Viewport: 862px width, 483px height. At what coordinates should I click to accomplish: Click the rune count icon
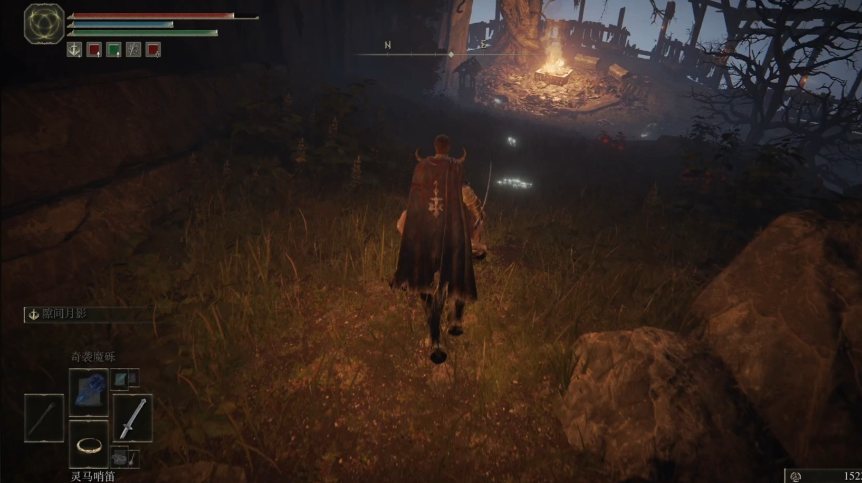coord(796,476)
